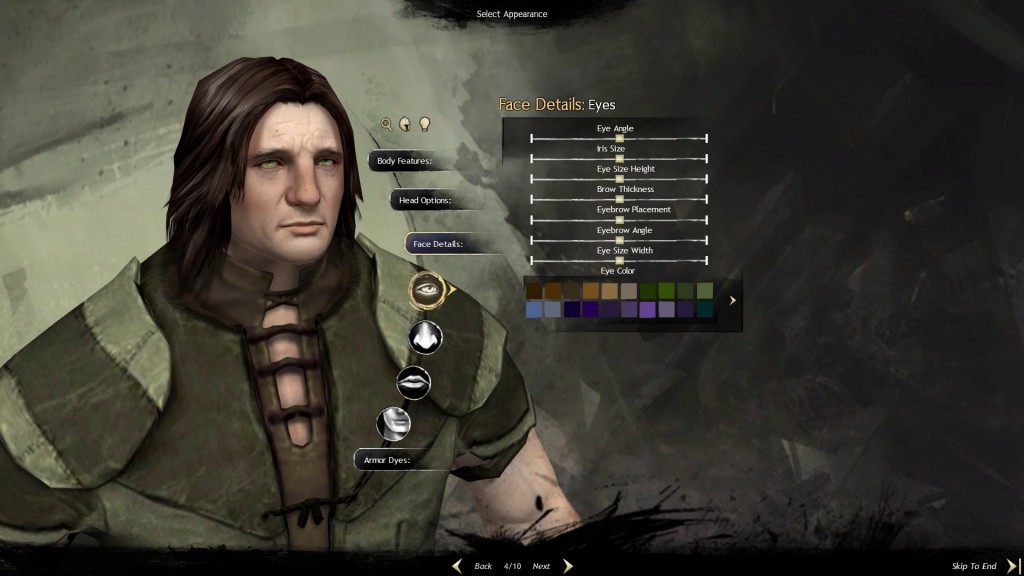Adjust the Iris Size slider

[x=619, y=158]
